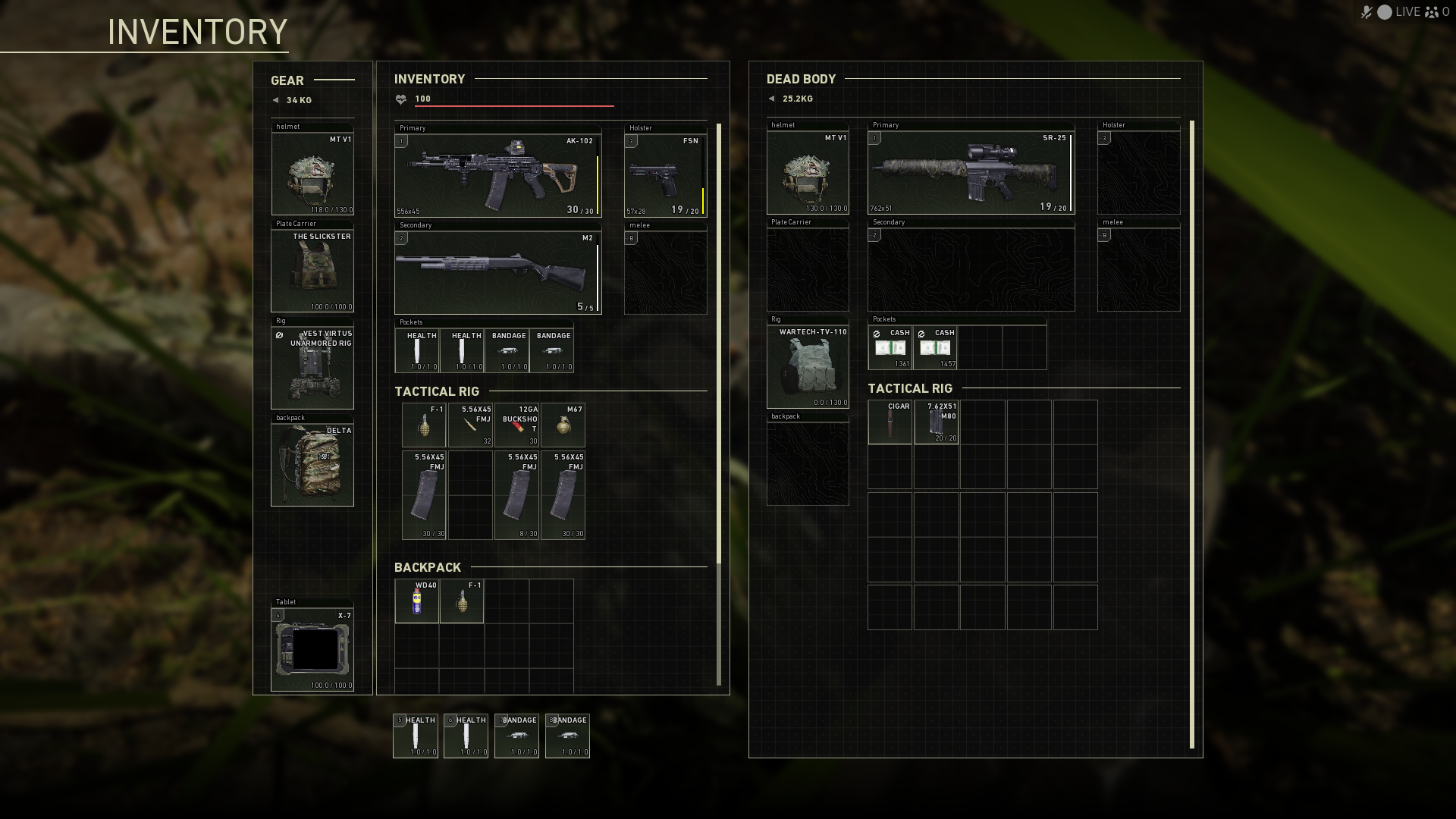
Task: Select the 8/30 5.56x45 FMJ magazine
Action: tap(516, 495)
